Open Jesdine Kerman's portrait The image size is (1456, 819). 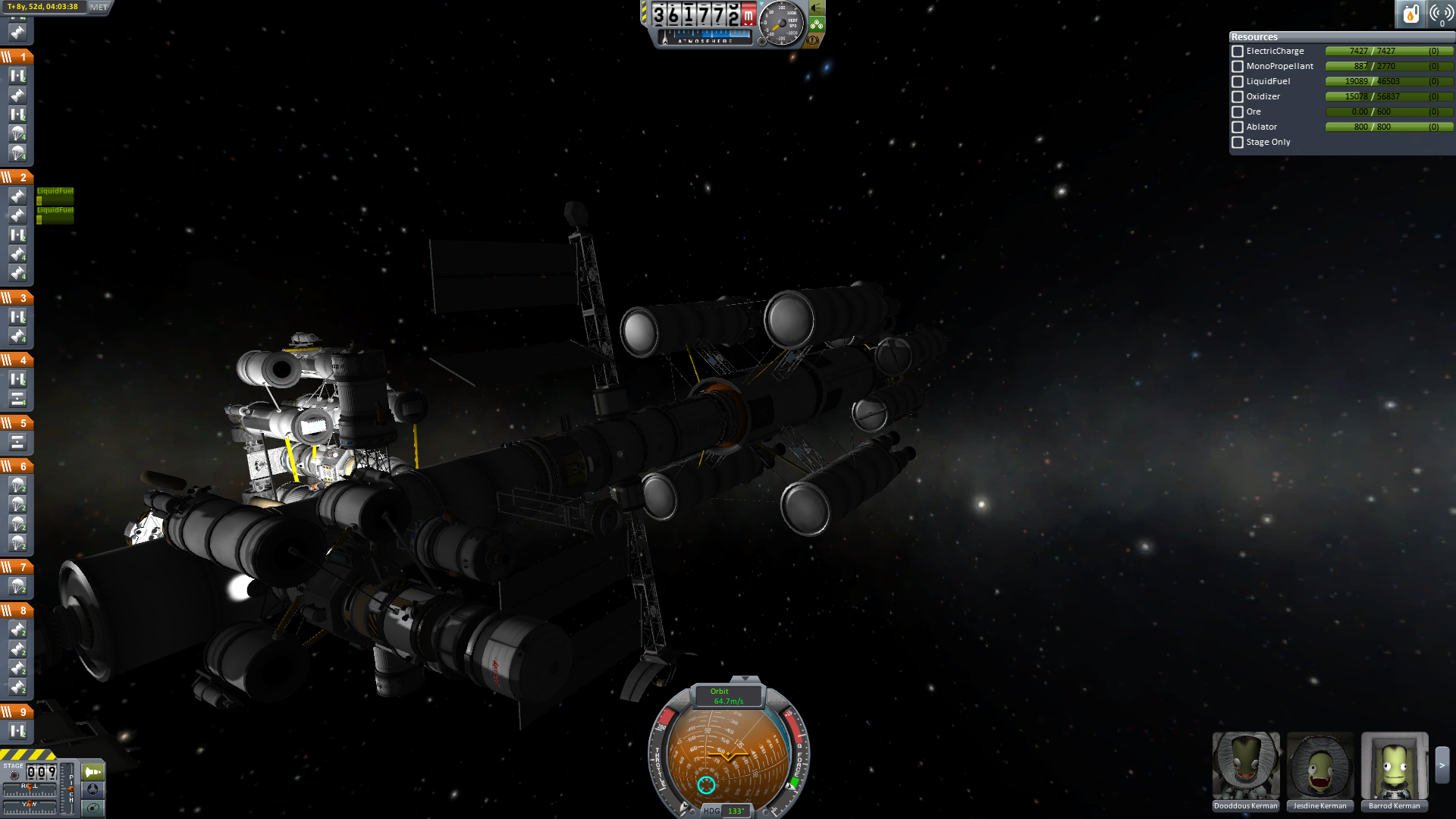pos(1319,766)
